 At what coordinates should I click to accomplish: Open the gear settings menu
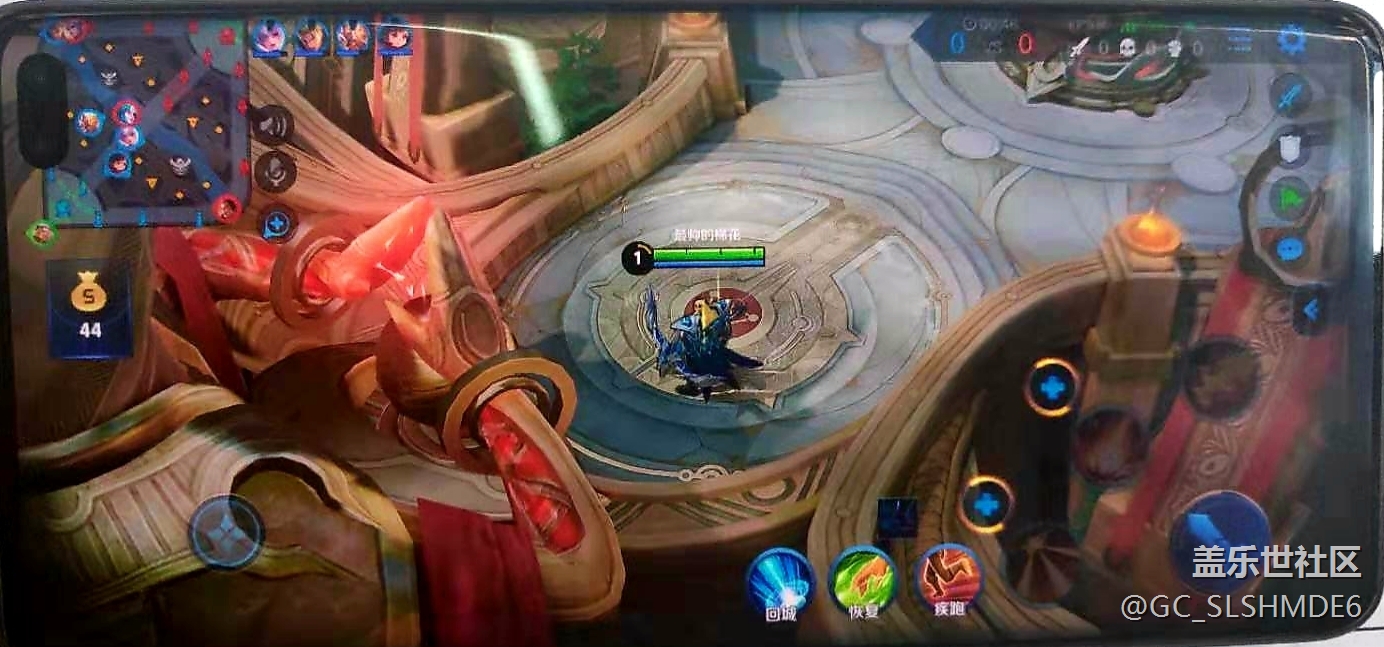[1291, 40]
